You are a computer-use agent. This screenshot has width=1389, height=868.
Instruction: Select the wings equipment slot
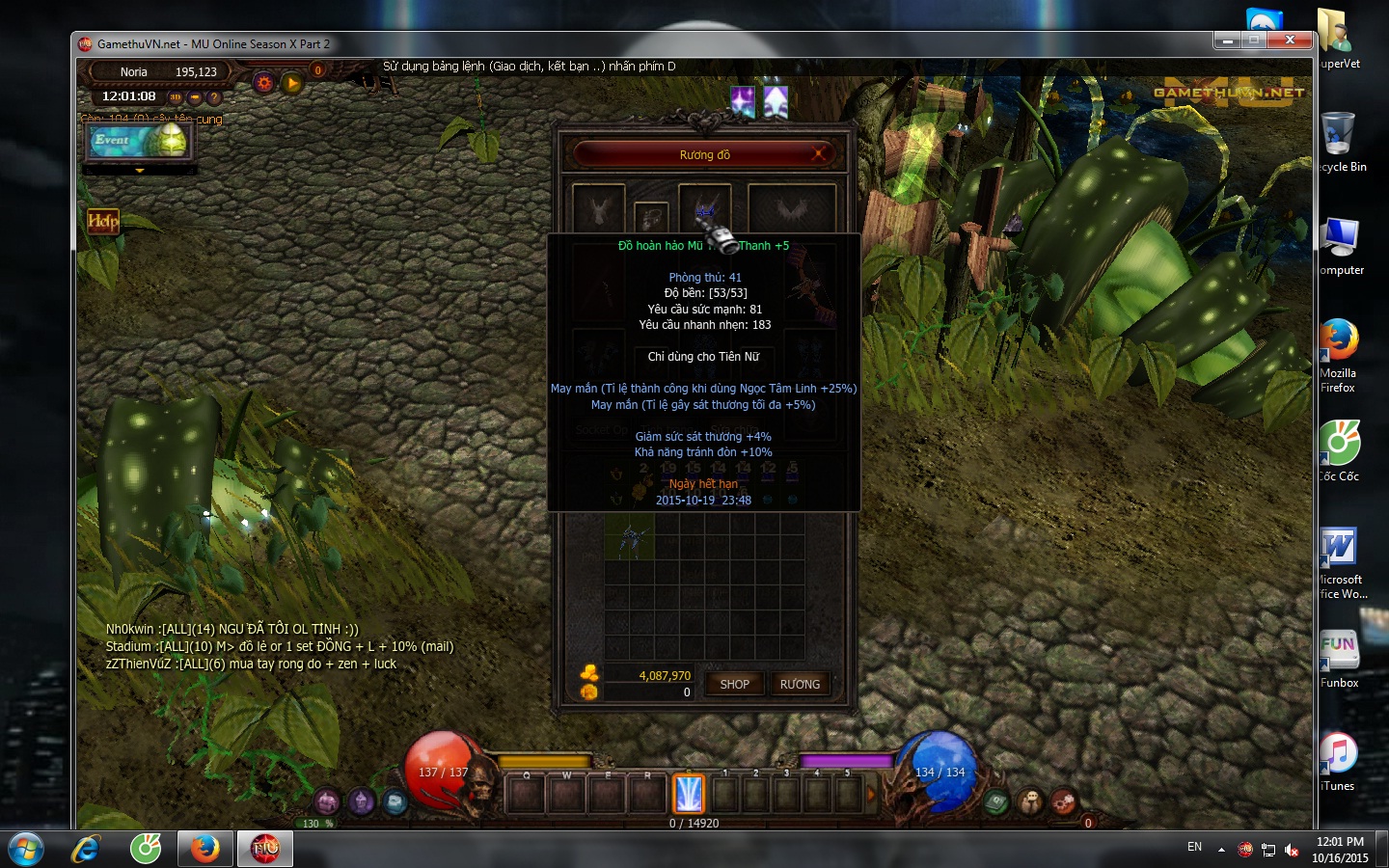click(x=791, y=207)
